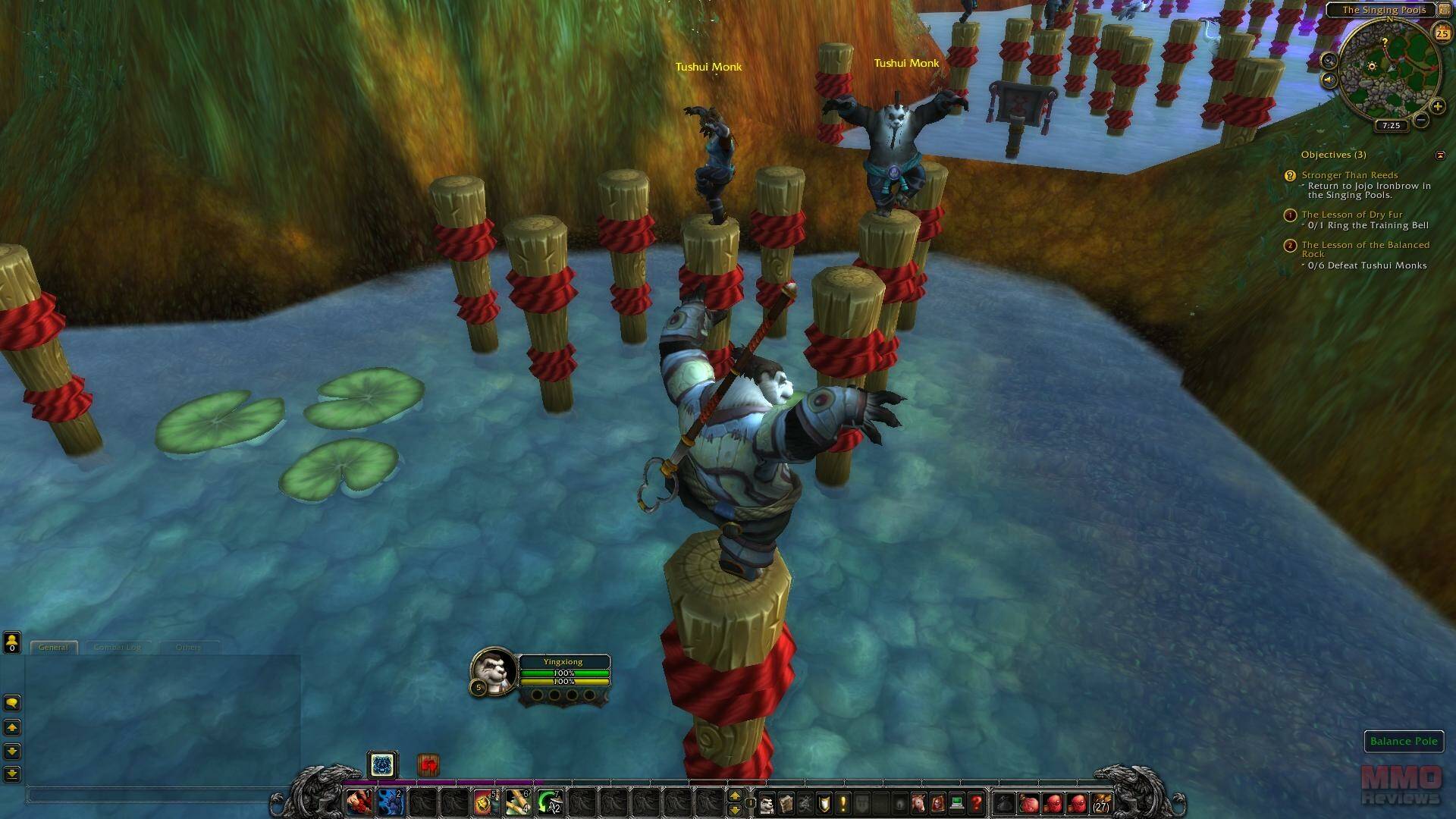
Task: Select The Lesson of Dry Fur quest
Action: click(x=1351, y=215)
